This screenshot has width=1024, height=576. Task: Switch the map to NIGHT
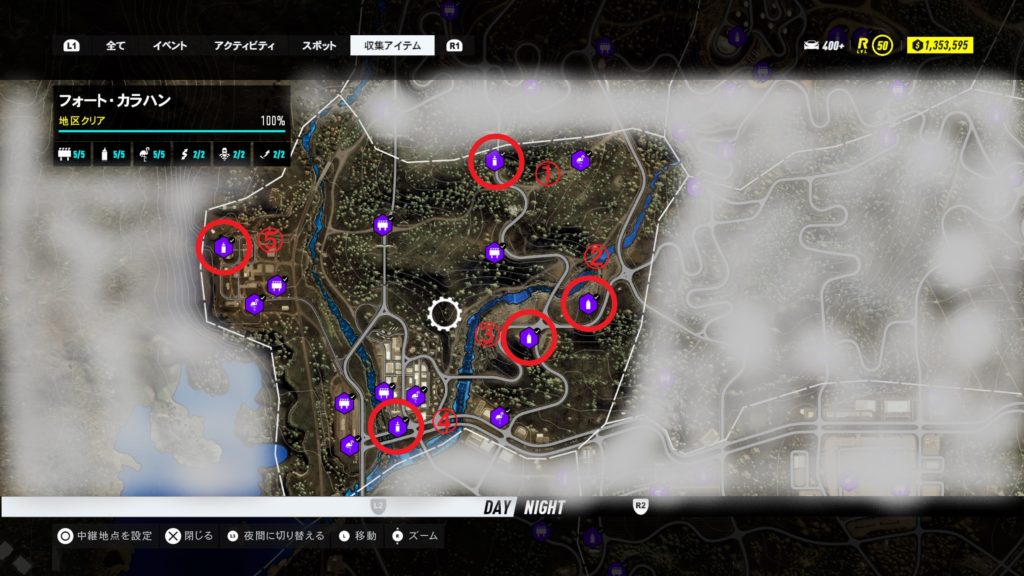pos(543,507)
